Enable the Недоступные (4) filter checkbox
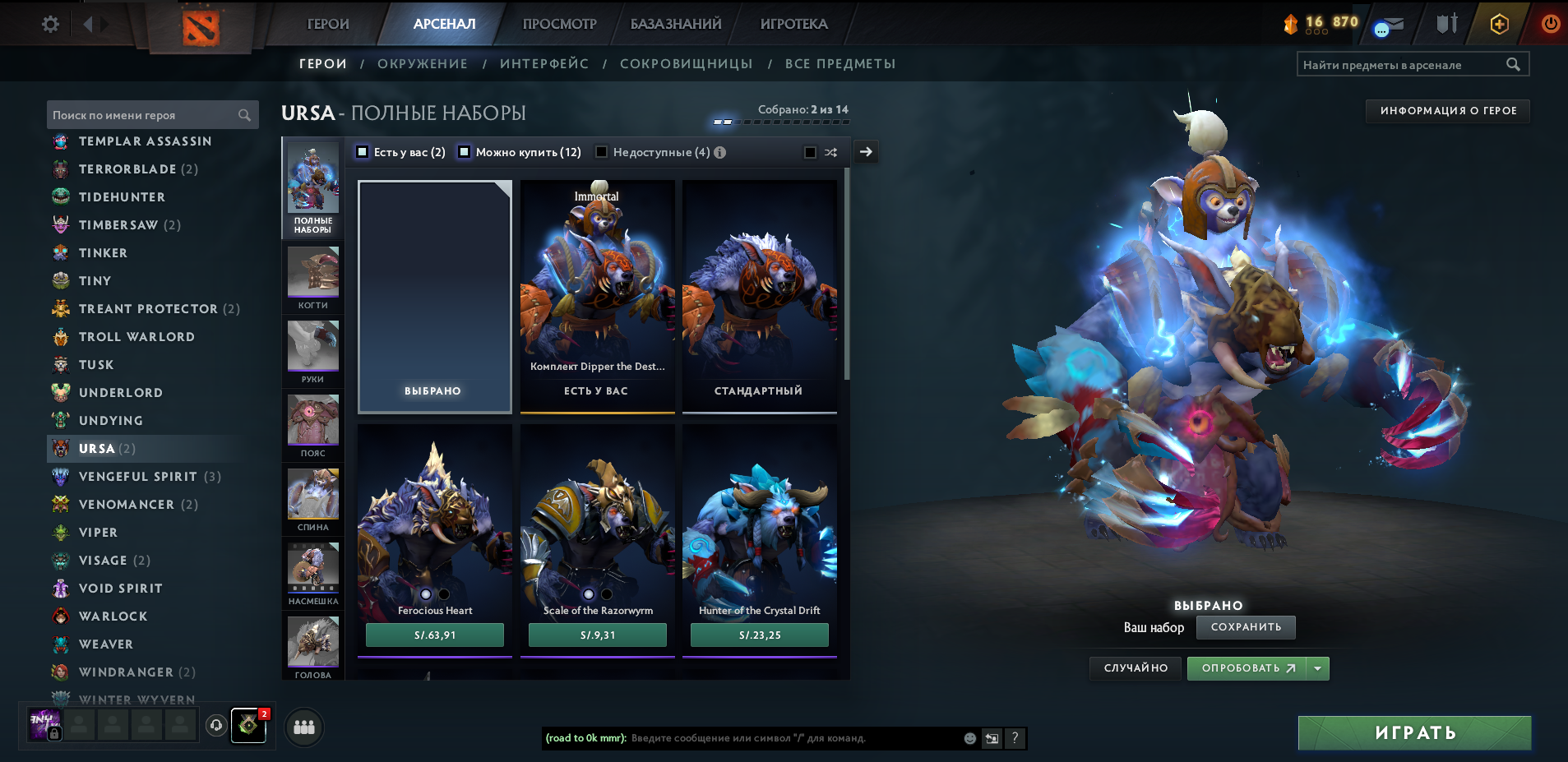The width and height of the screenshot is (1568, 762). (x=603, y=151)
